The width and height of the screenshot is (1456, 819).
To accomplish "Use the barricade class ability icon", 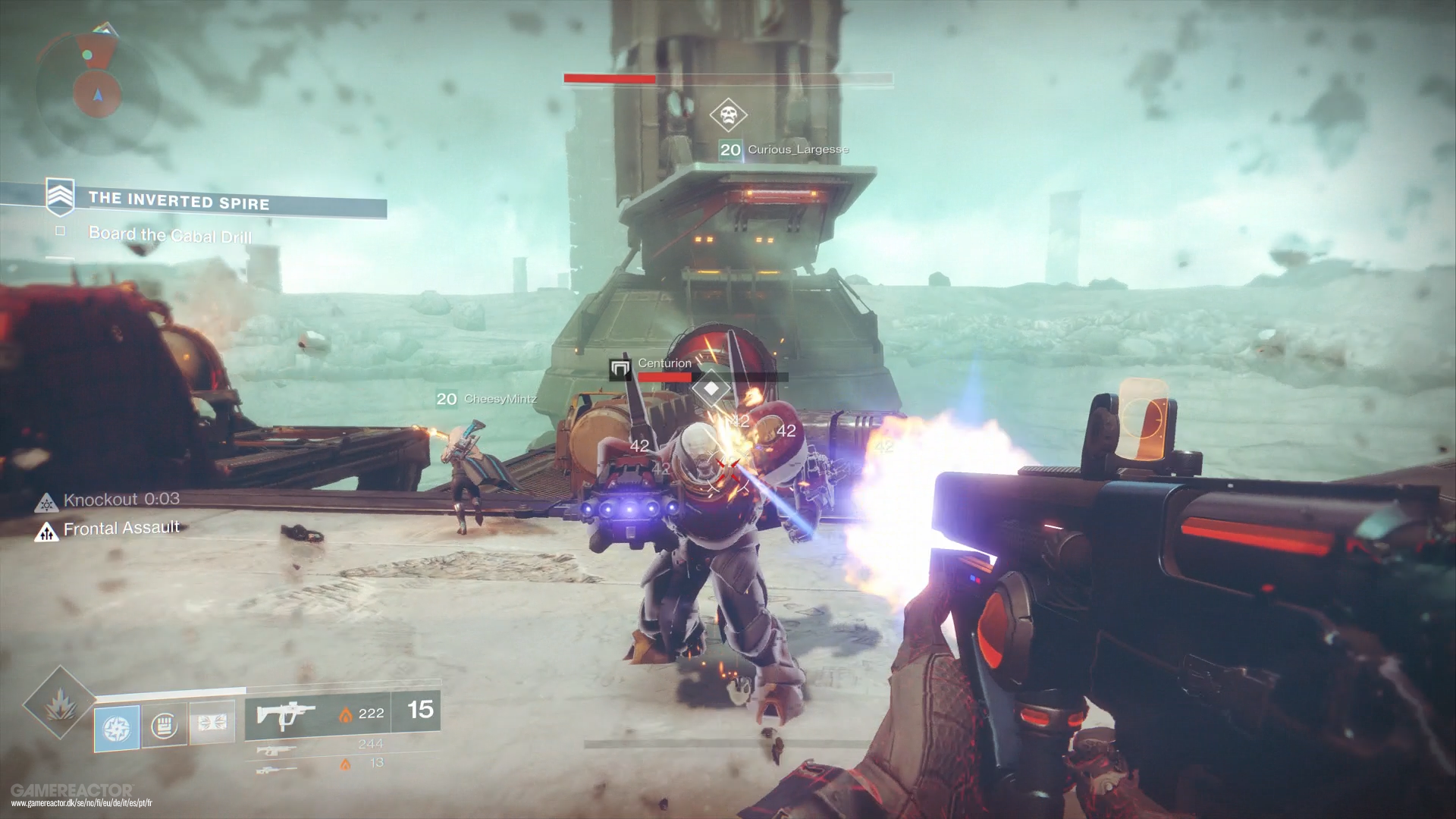I will (212, 723).
